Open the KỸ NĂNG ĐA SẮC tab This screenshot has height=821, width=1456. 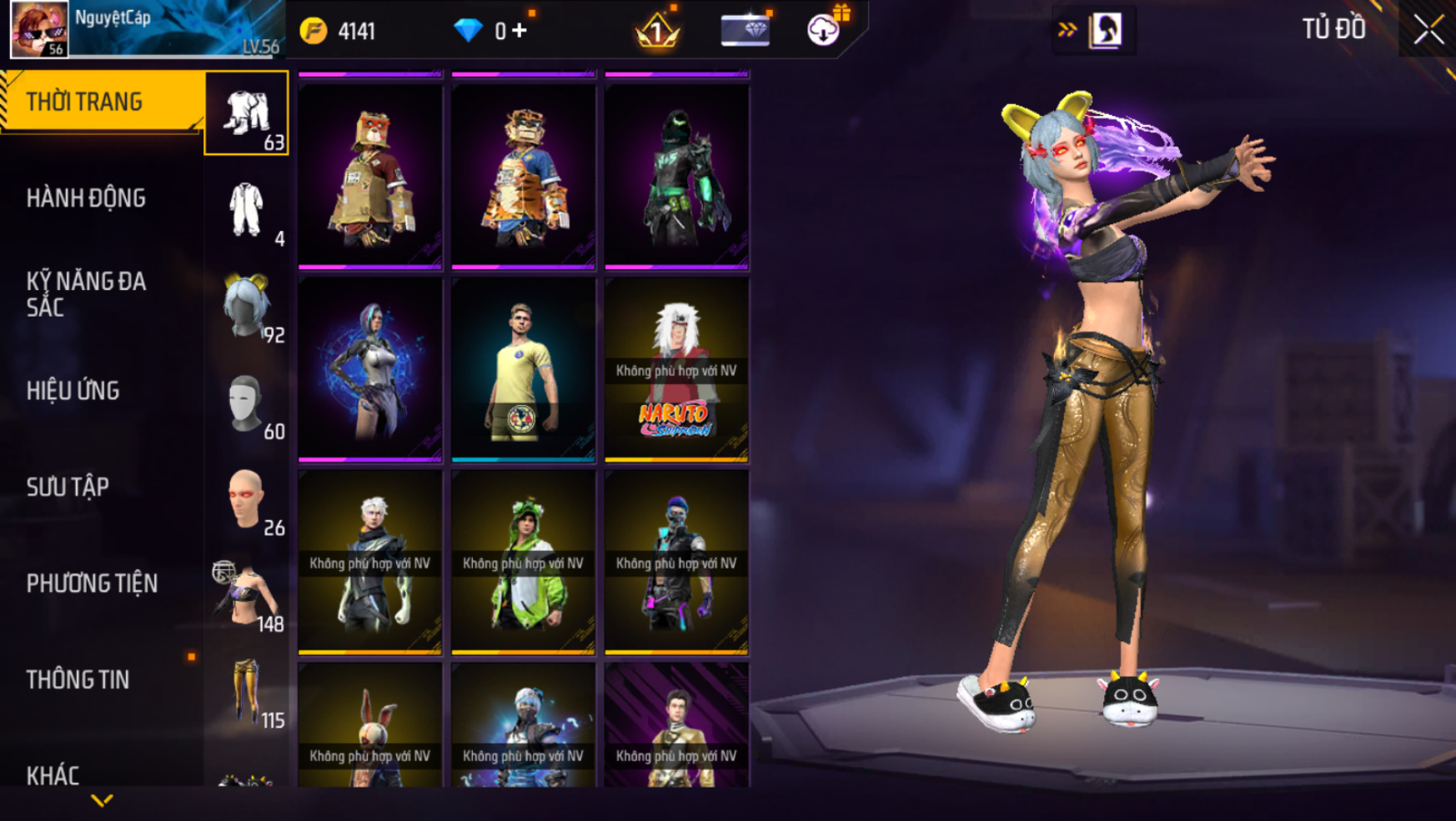(x=86, y=294)
